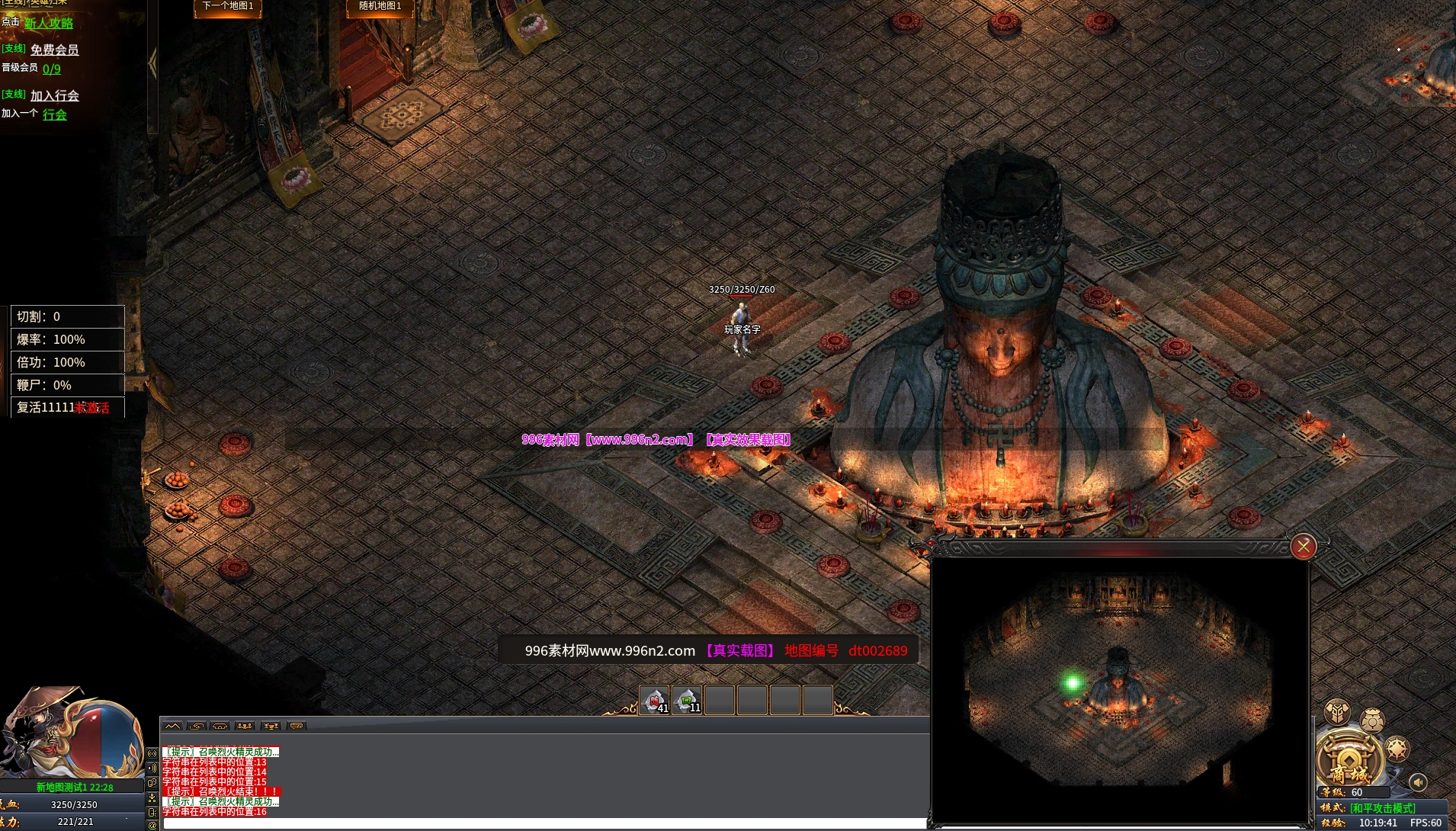Collapse the quest tracker panel arrow

click(x=152, y=64)
